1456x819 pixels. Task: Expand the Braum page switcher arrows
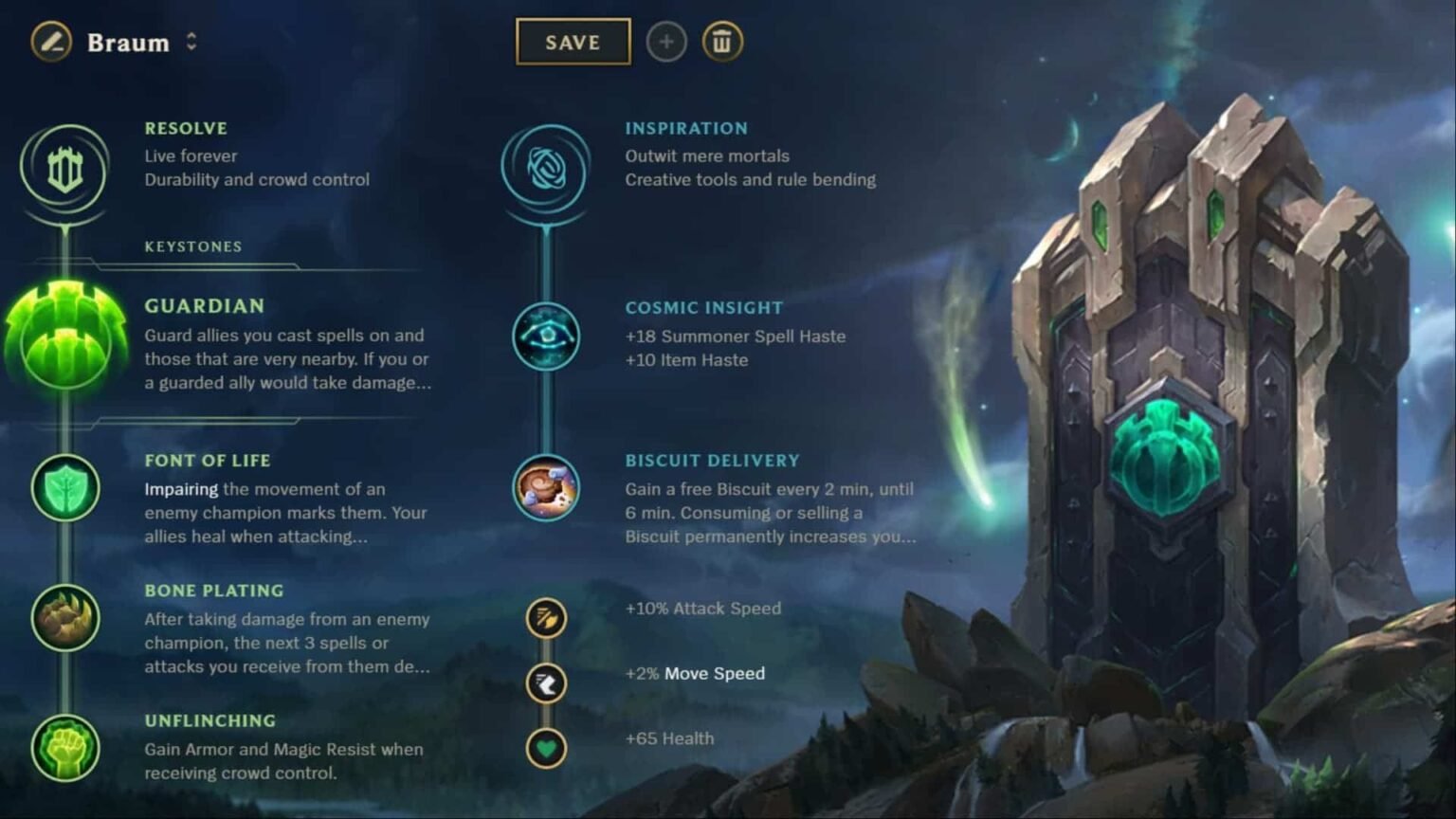coord(192,42)
